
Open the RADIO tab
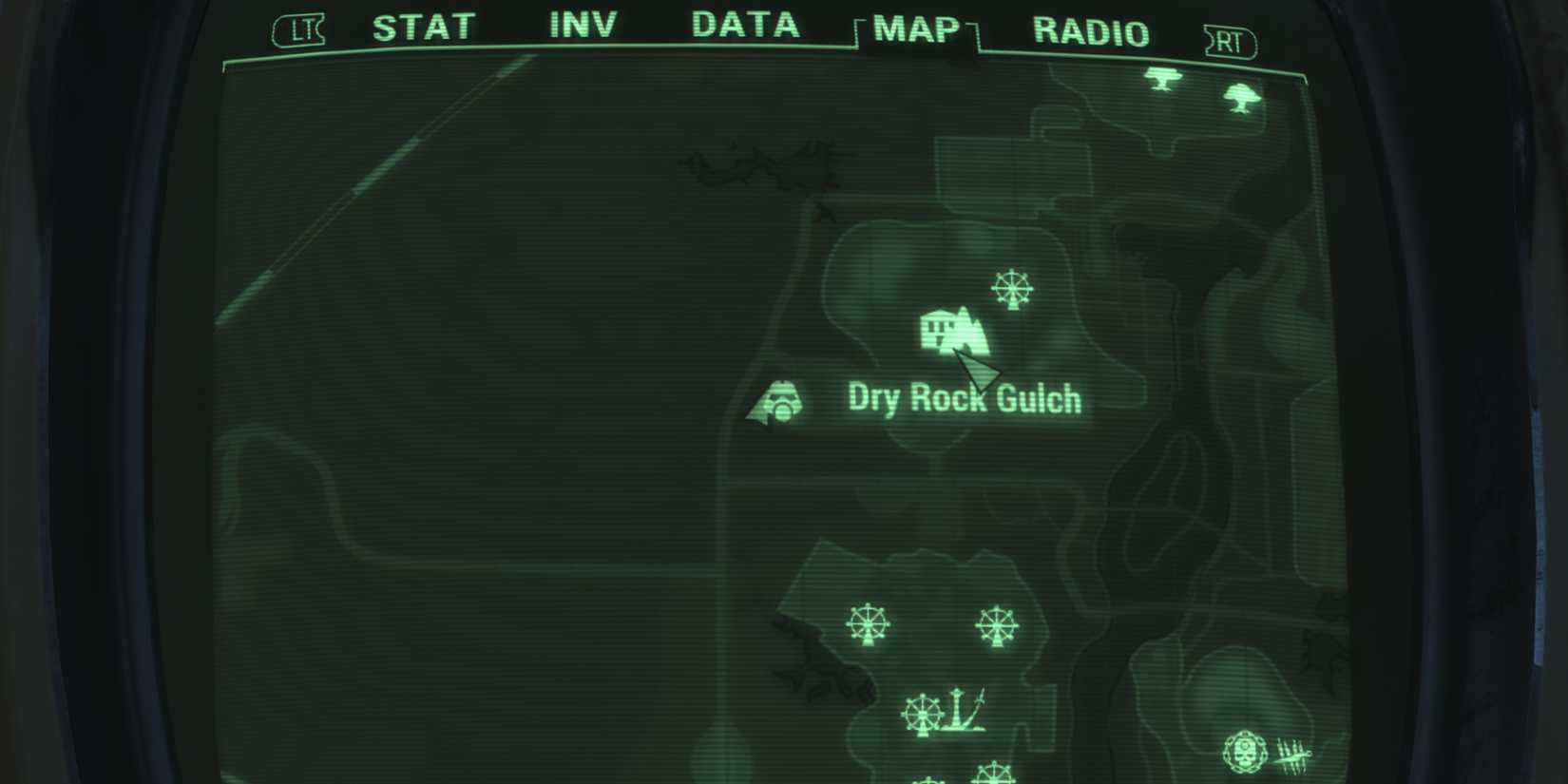click(1090, 29)
